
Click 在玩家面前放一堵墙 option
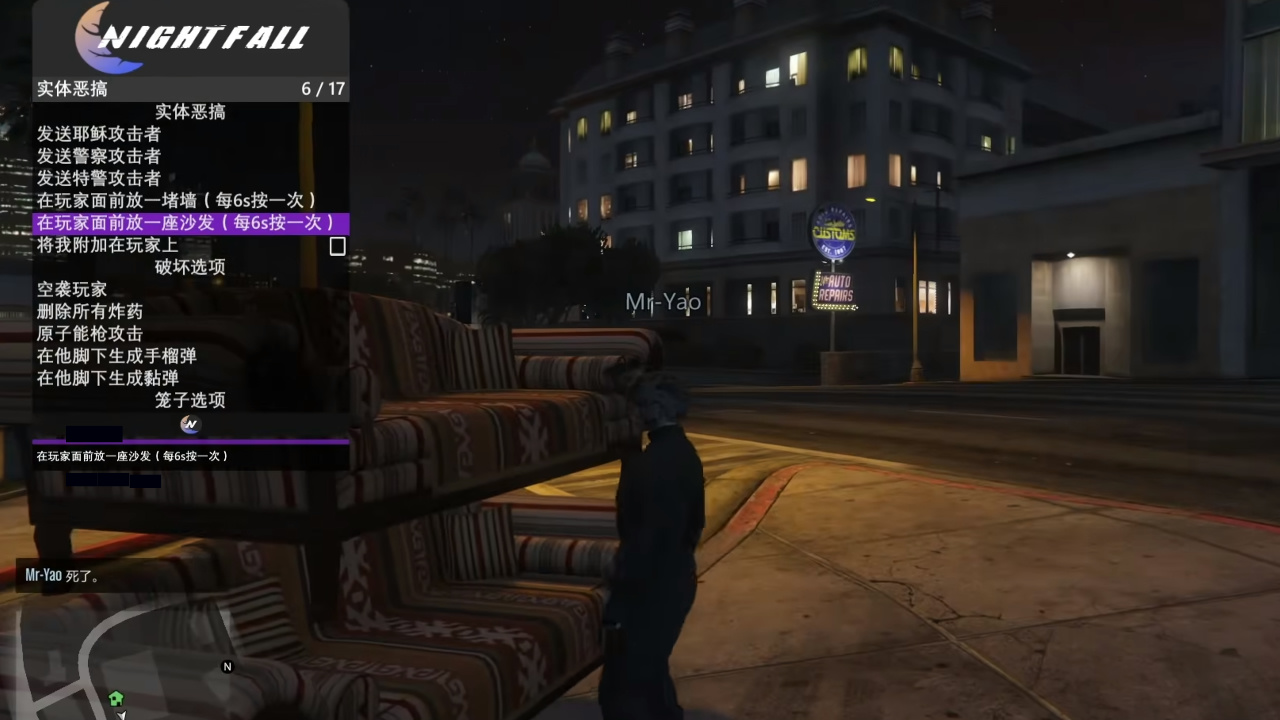tap(177, 200)
